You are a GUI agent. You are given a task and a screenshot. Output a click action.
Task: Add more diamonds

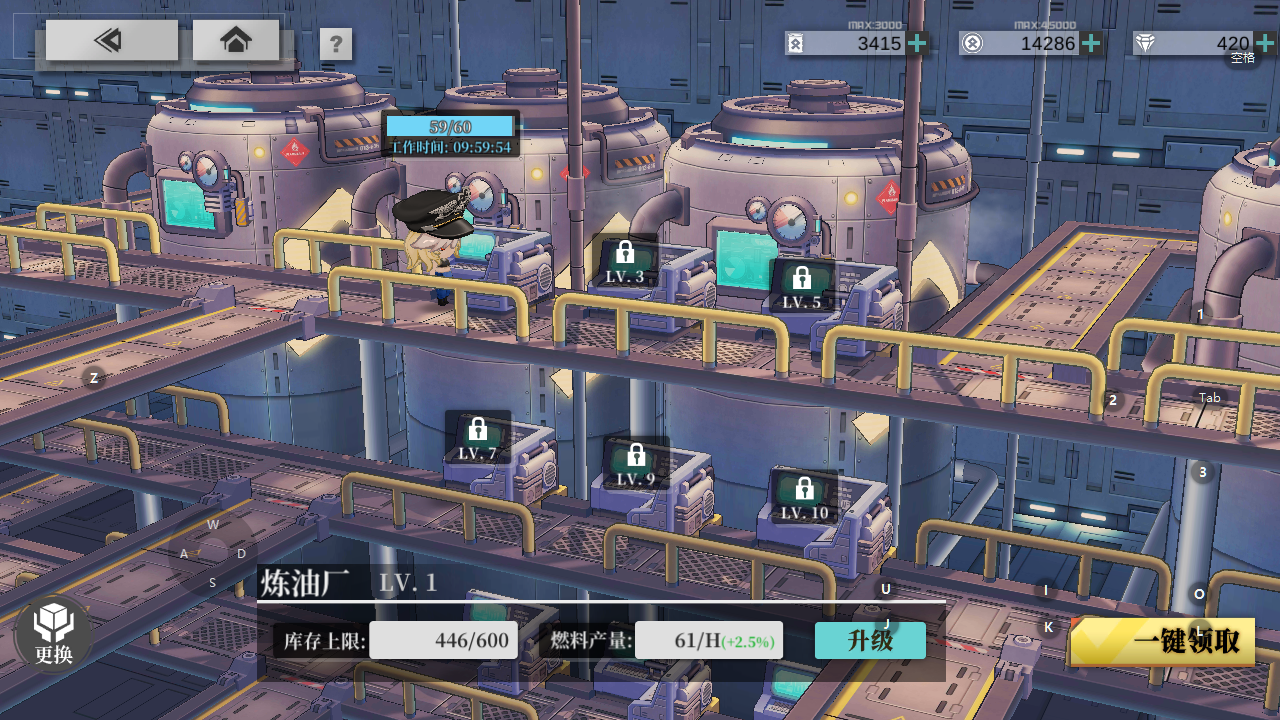pyautogui.click(x=1265, y=43)
